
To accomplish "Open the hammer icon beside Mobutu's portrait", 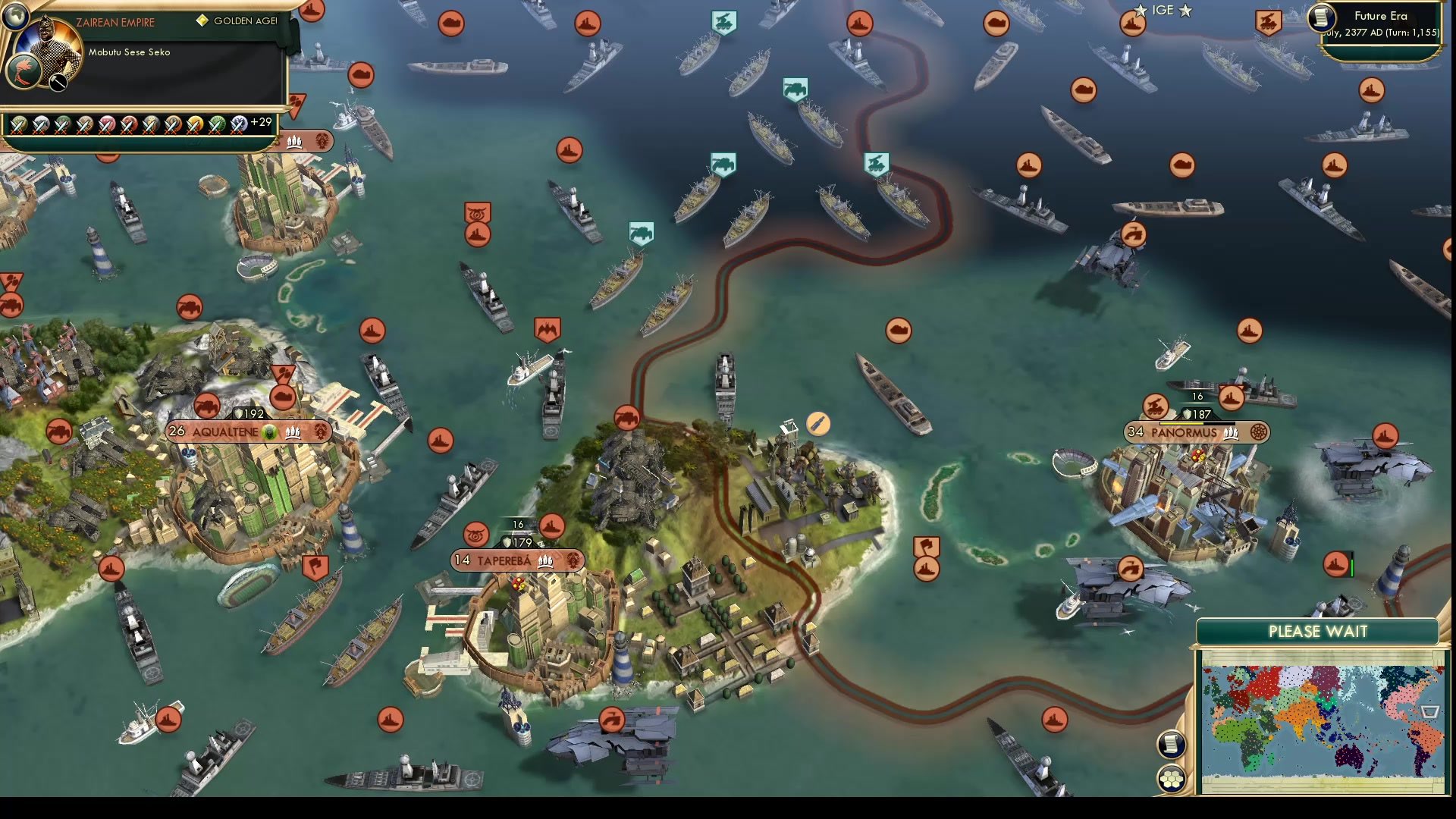I will [x=57, y=82].
